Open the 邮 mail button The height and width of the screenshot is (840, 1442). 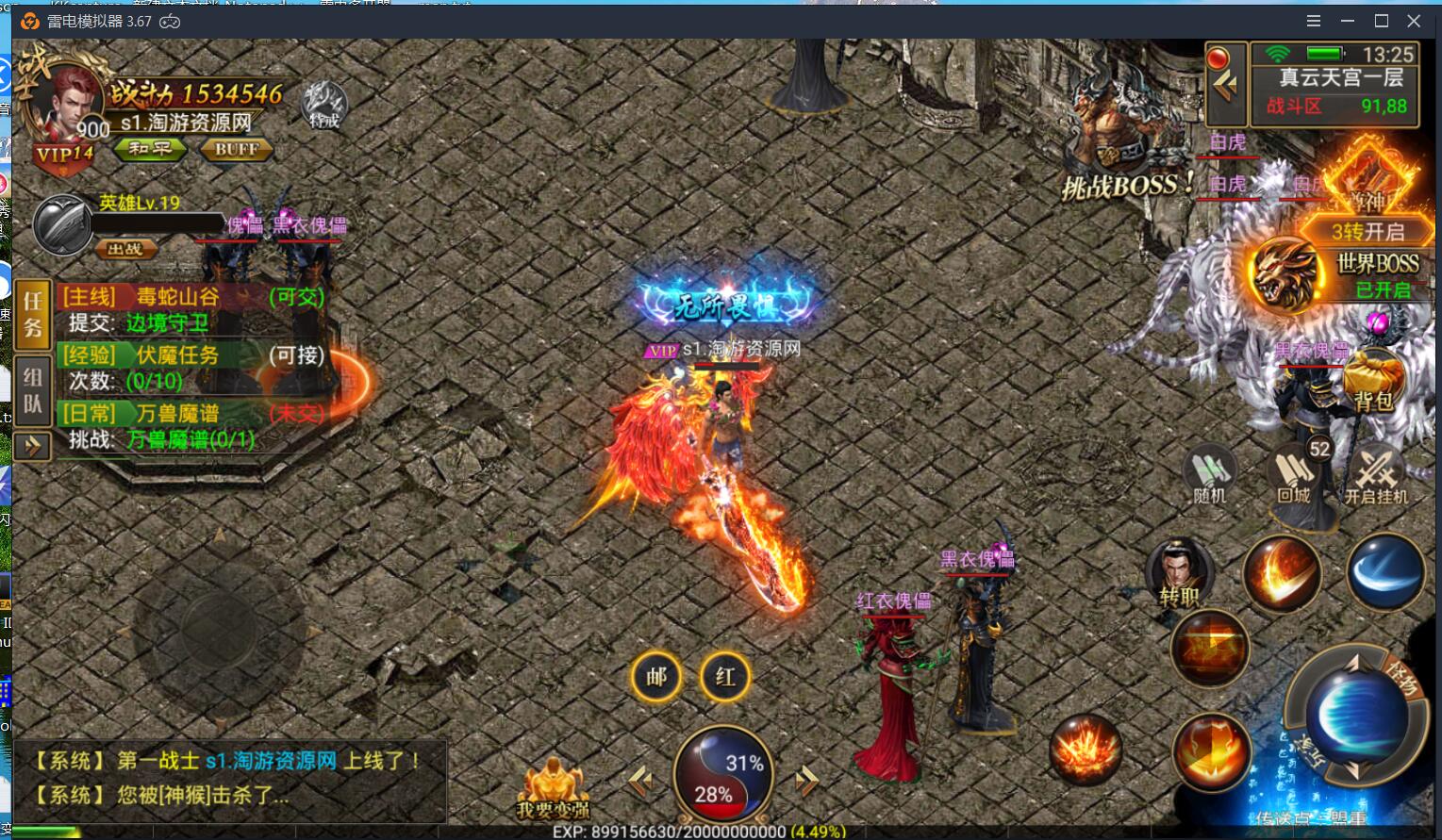(656, 677)
